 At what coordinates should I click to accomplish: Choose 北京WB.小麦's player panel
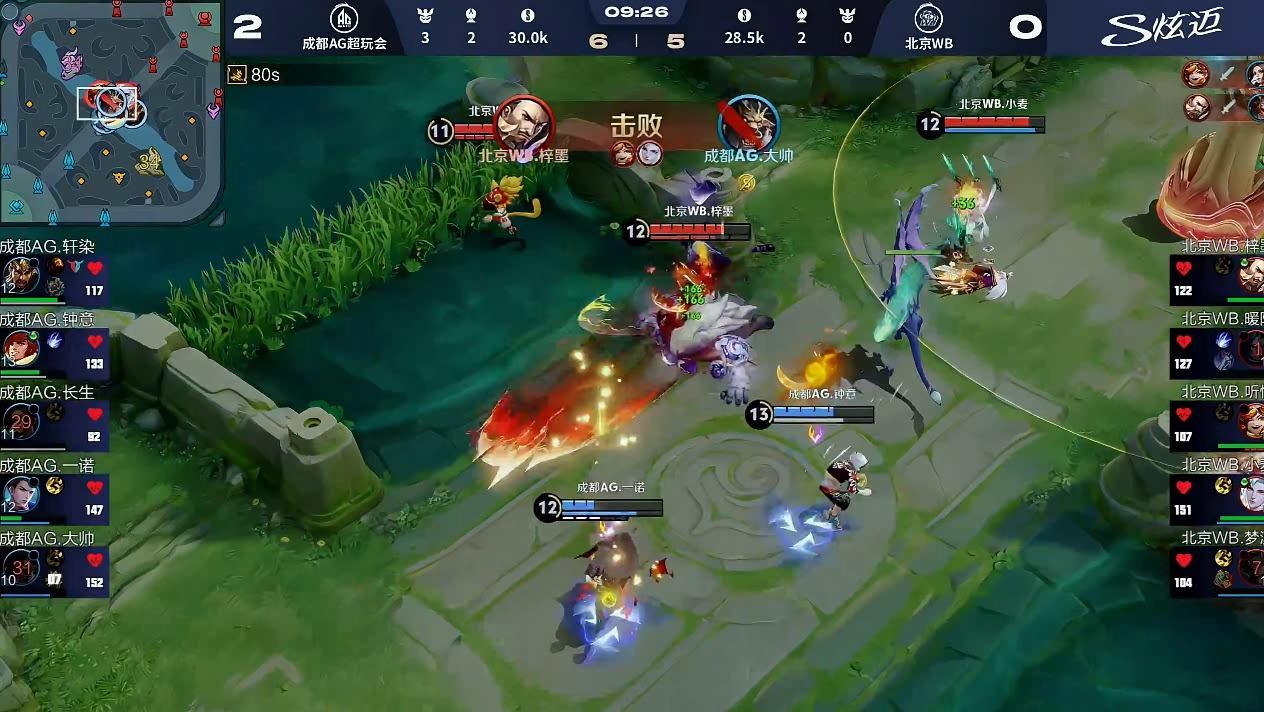[x=1218, y=493]
